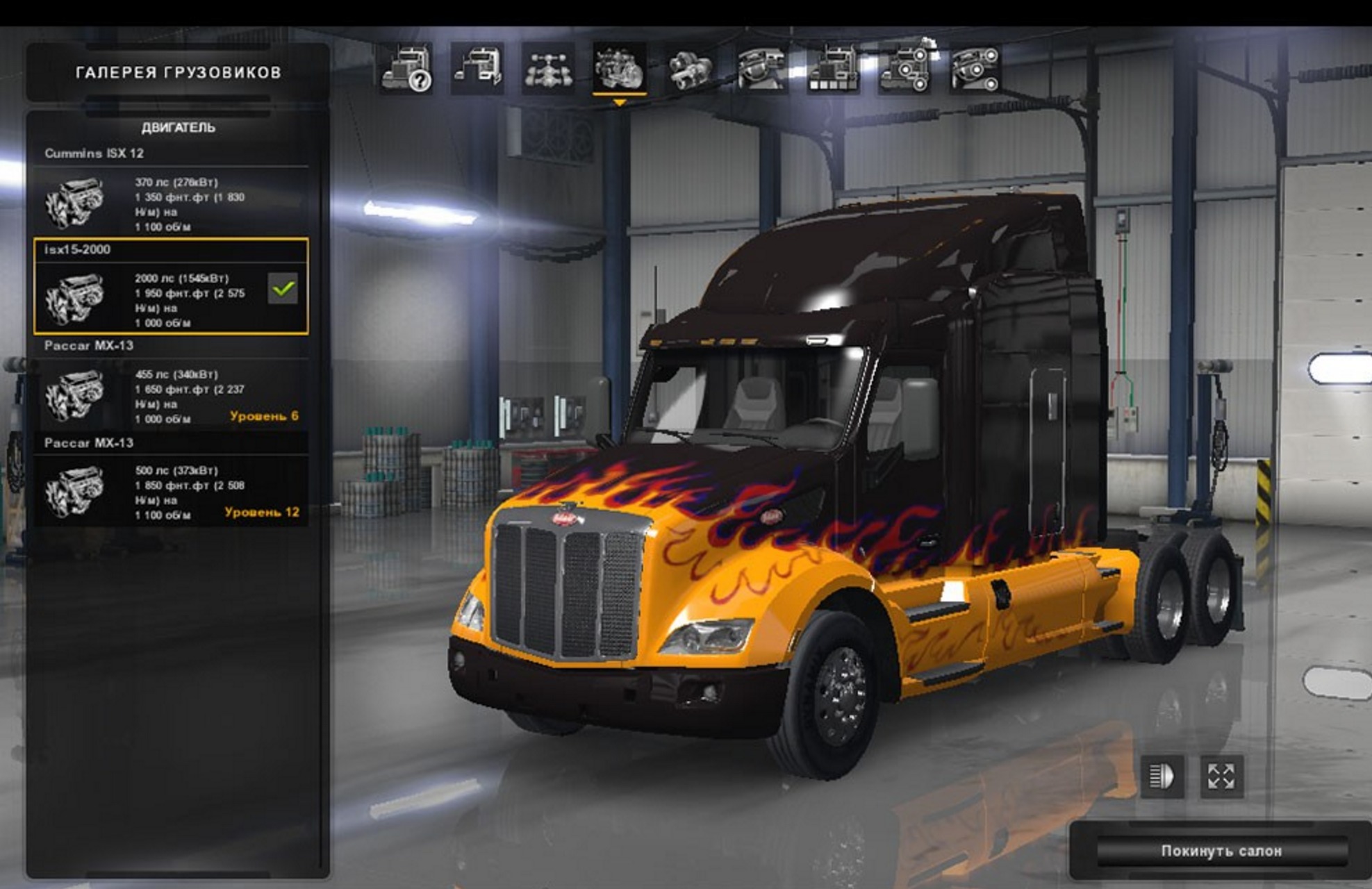1372x889 pixels.
Task: Open the truck exterior accessories tab
Action: click(904, 69)
